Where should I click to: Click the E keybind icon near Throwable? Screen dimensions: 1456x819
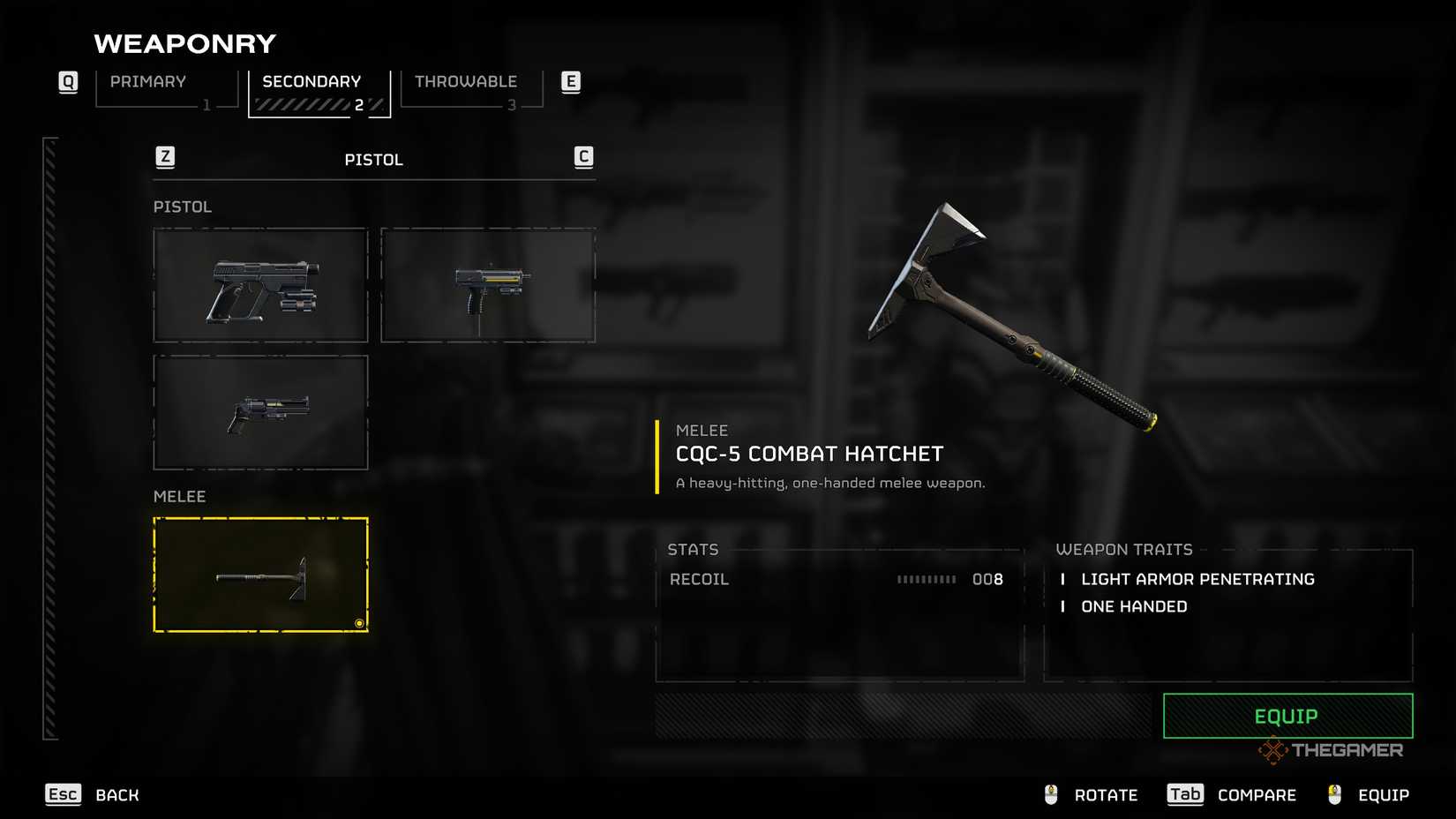tap(571, 81)
